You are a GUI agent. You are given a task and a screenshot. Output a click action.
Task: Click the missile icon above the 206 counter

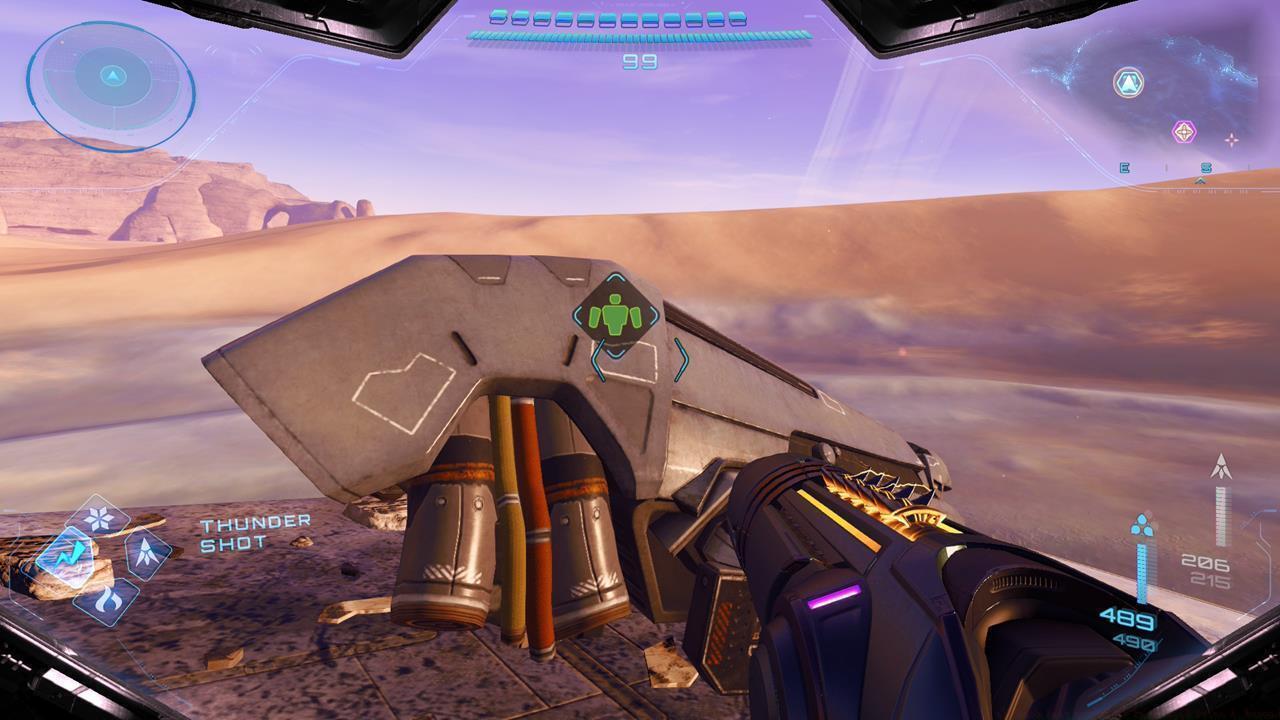click(x=1222, y=466)
